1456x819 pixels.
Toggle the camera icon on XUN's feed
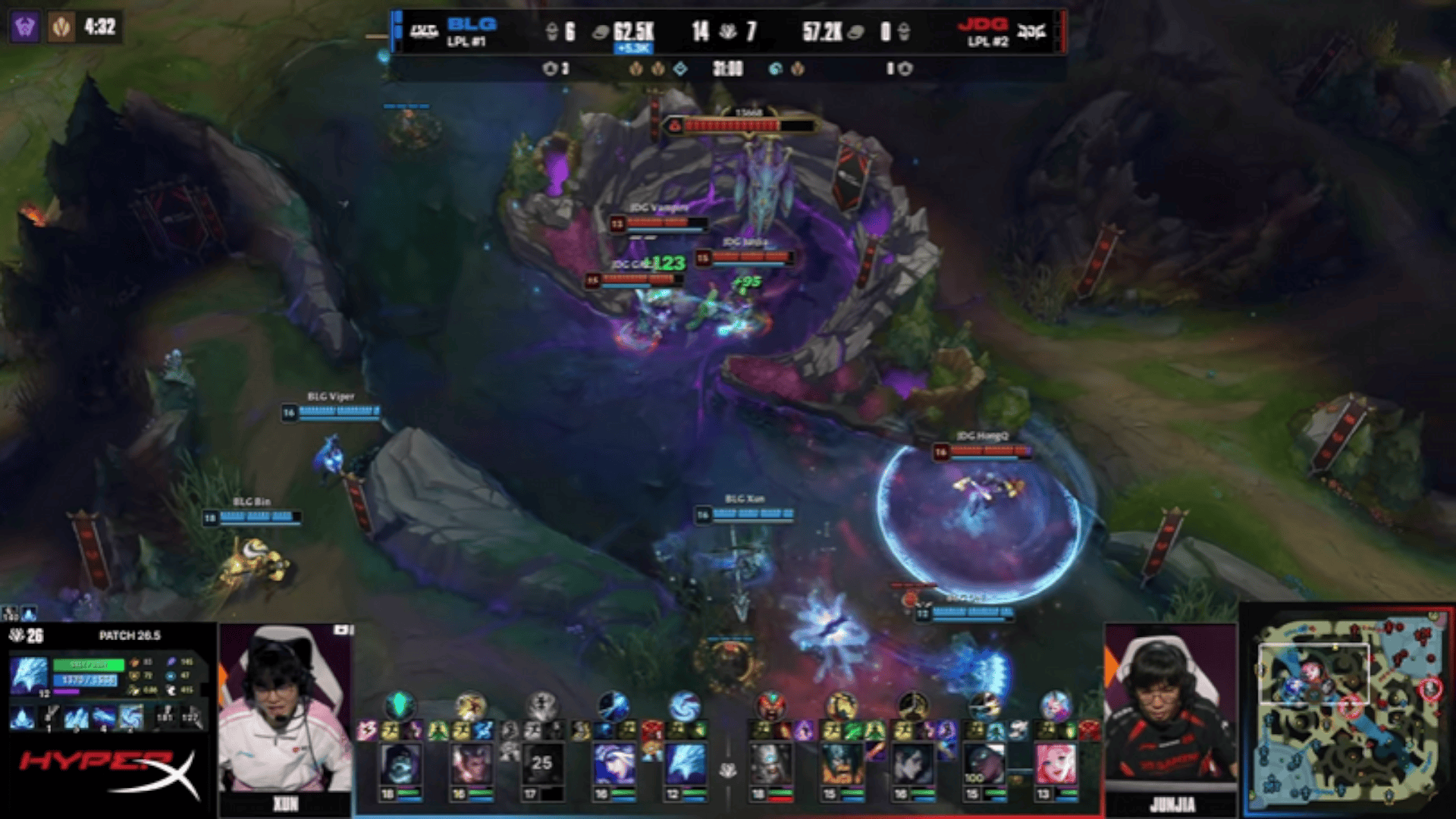(342, 630)
